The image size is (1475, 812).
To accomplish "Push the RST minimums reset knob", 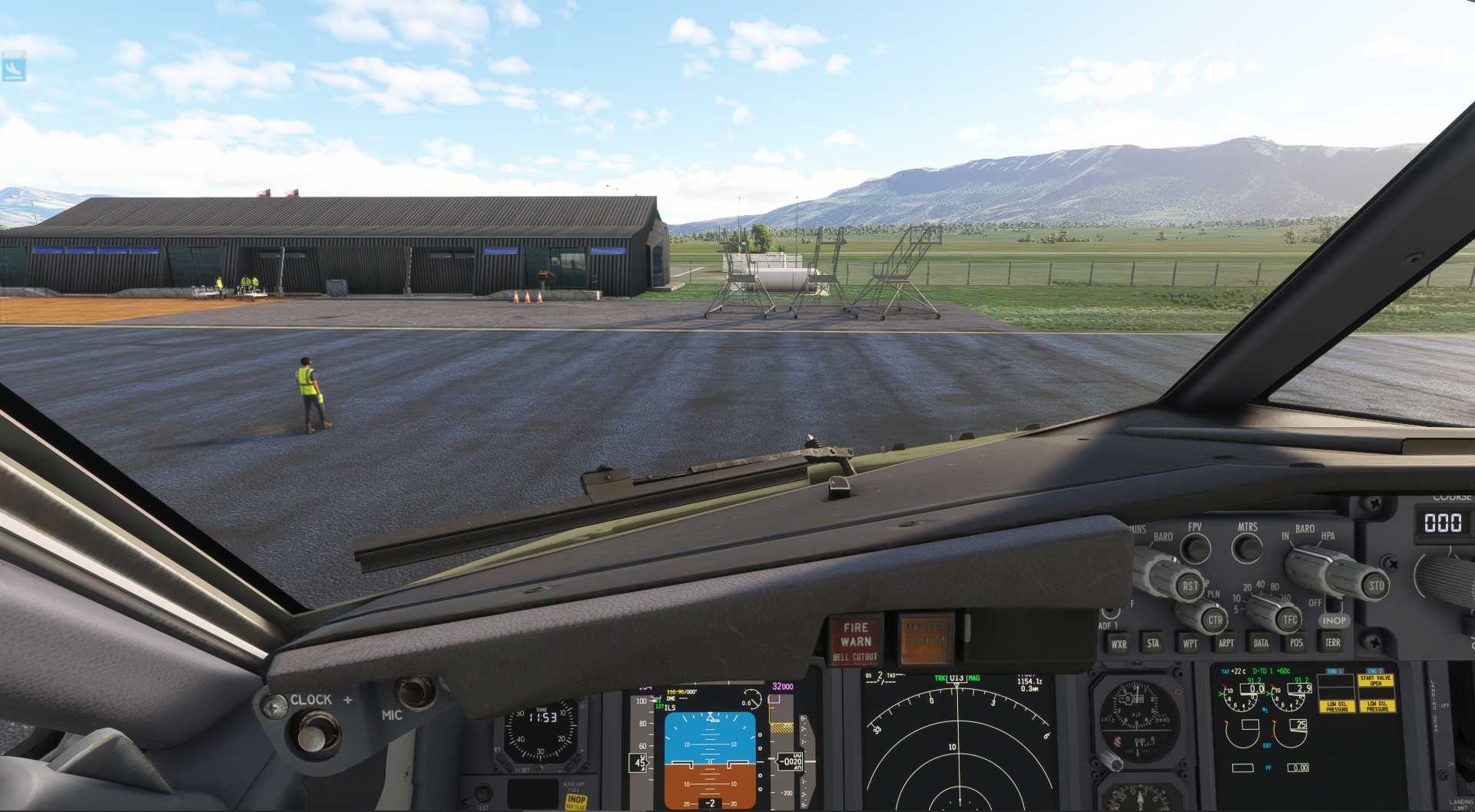I will 1190,586.
